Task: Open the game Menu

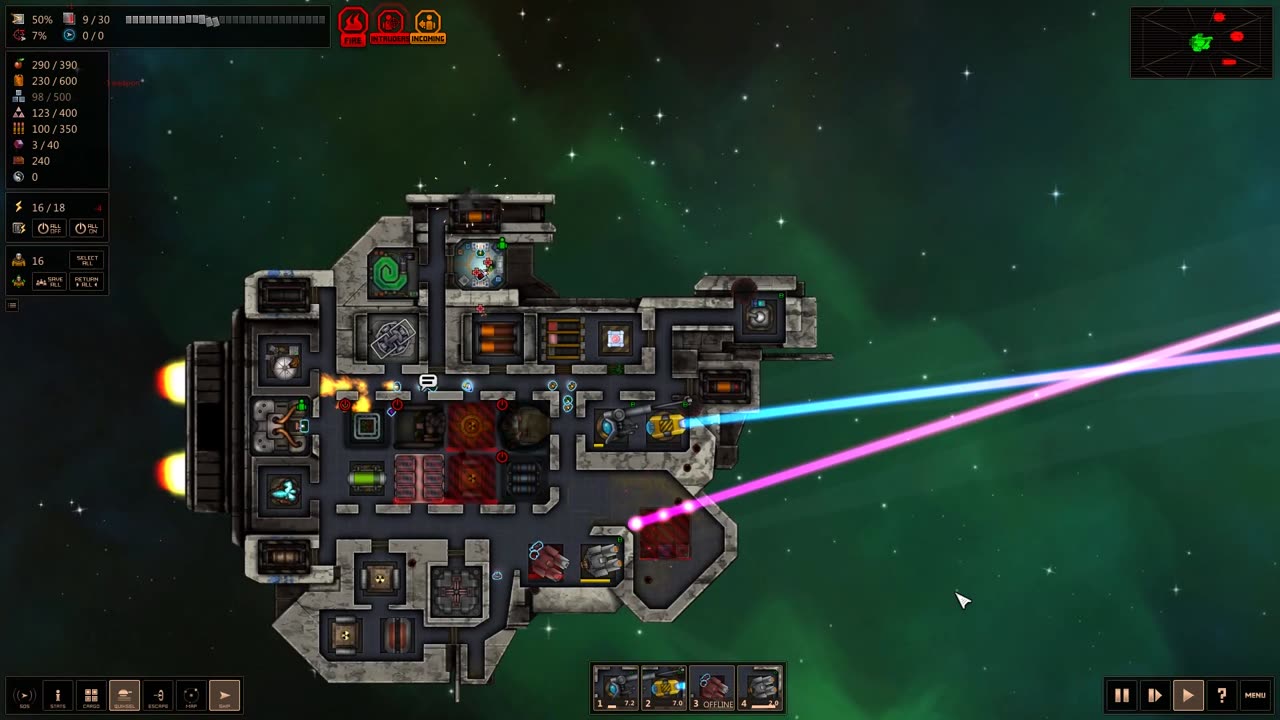Action: [1255, 695]
